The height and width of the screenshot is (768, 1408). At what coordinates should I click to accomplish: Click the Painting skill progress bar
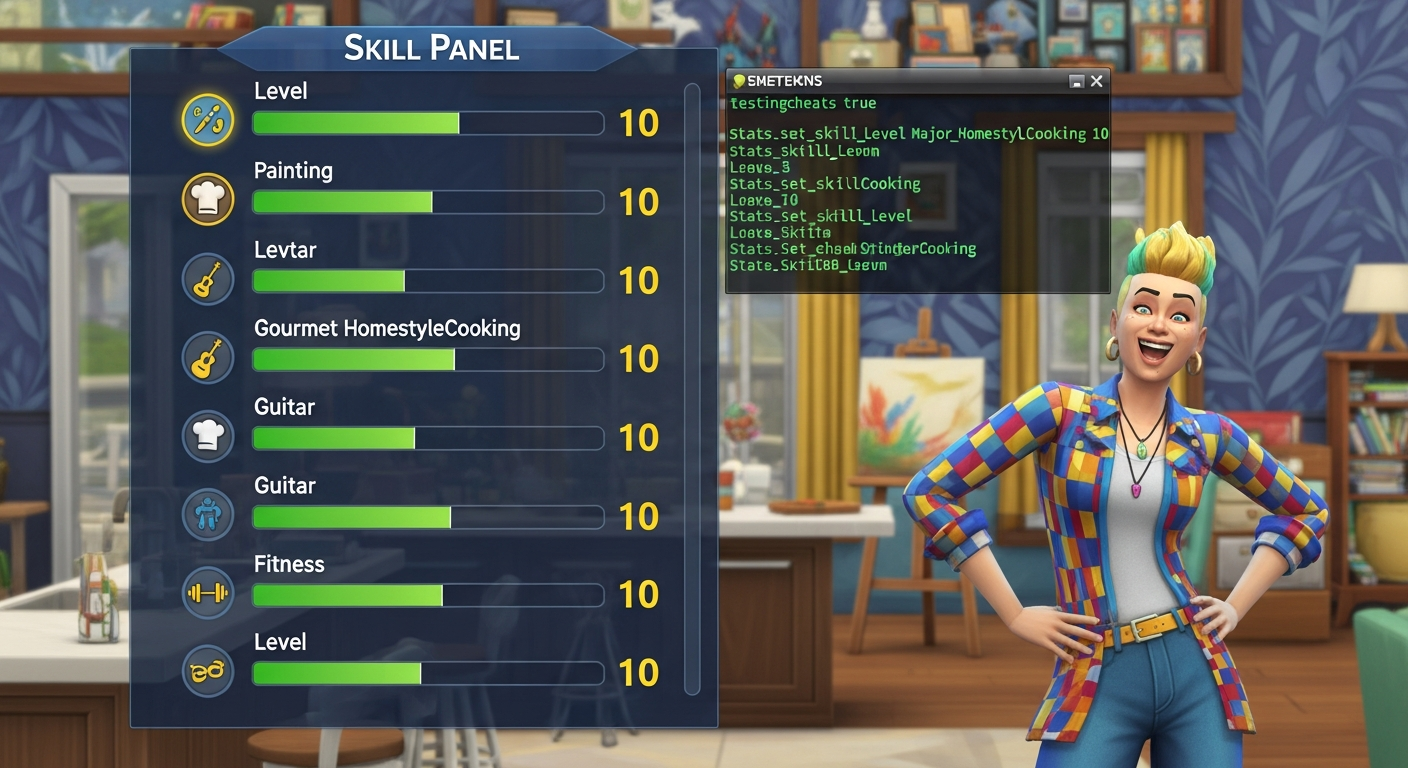[x=428, y=202]
